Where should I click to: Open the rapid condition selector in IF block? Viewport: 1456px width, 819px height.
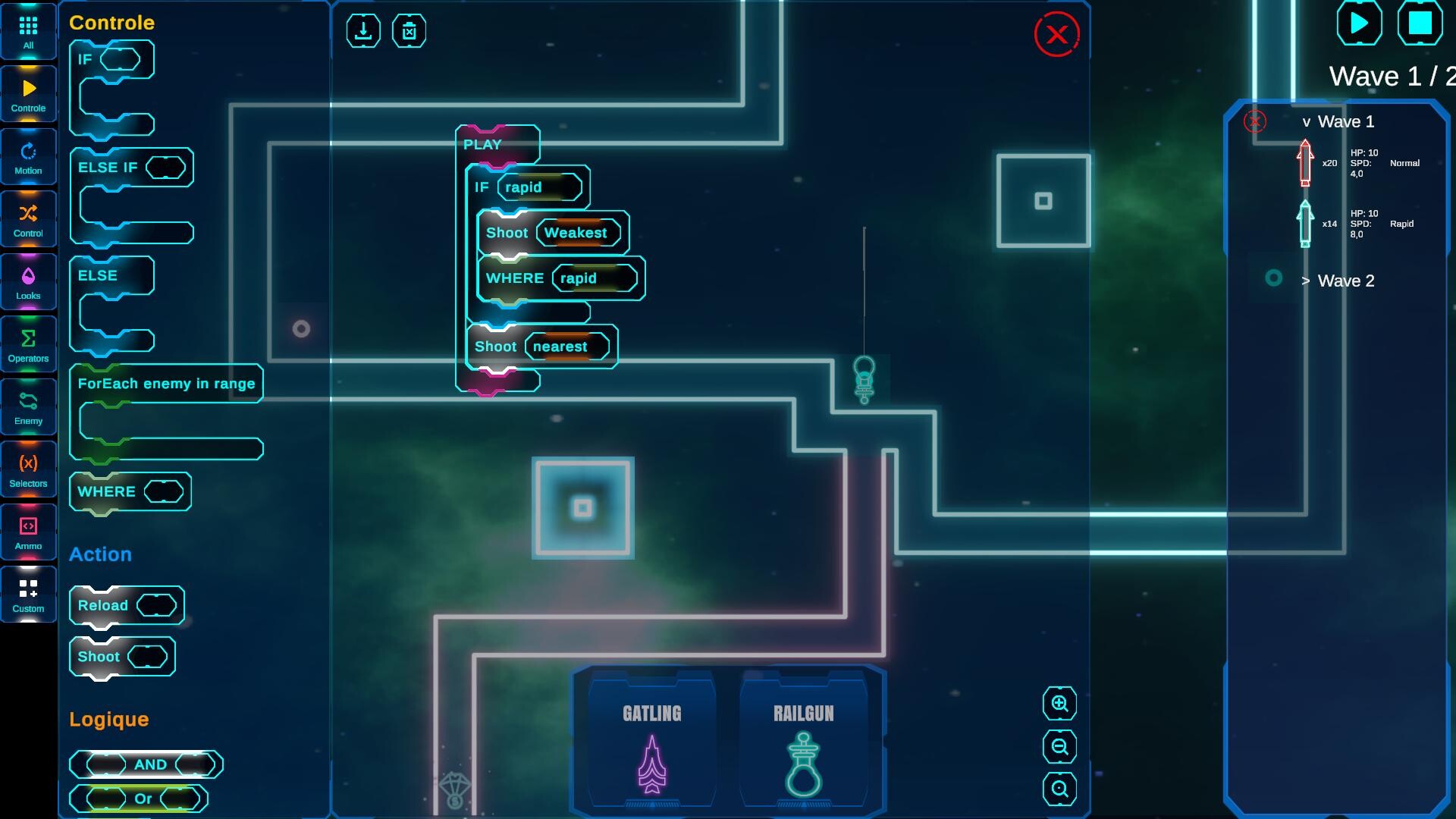pos(540,187)
